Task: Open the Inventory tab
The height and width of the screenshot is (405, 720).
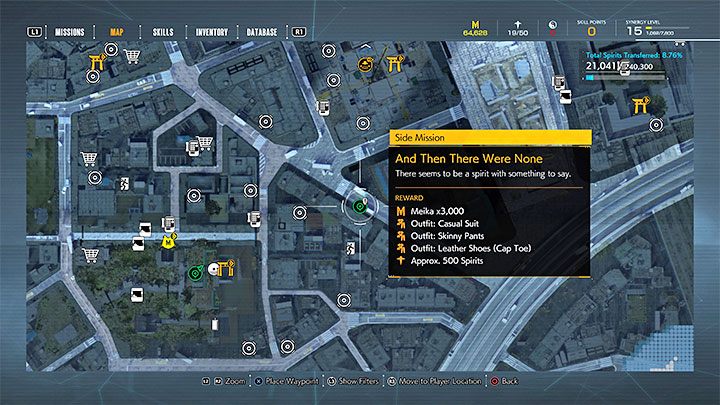Action: pyautogui.click(x=211, y=32)
